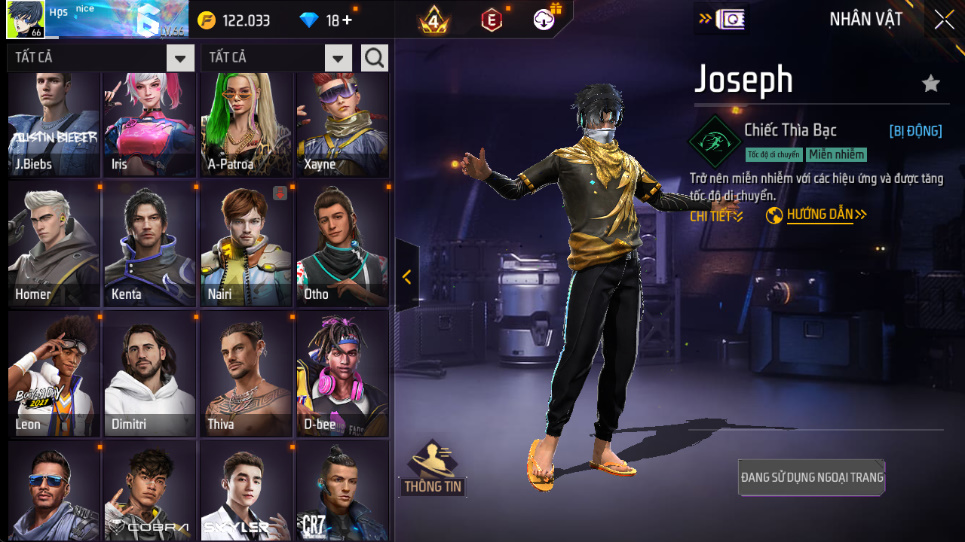
Task: Expand Chi Tiết skill details
Action: click(716, 215)
